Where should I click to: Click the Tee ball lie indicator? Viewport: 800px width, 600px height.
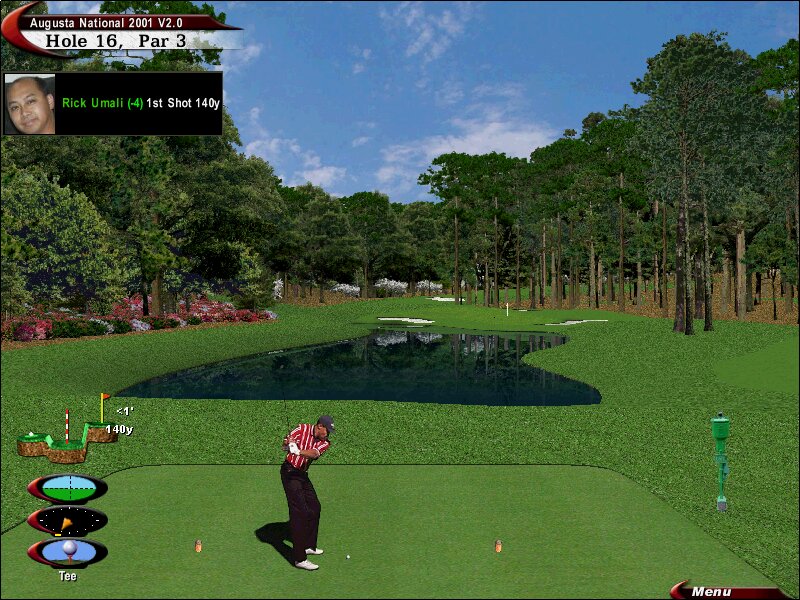click(68, 552)
